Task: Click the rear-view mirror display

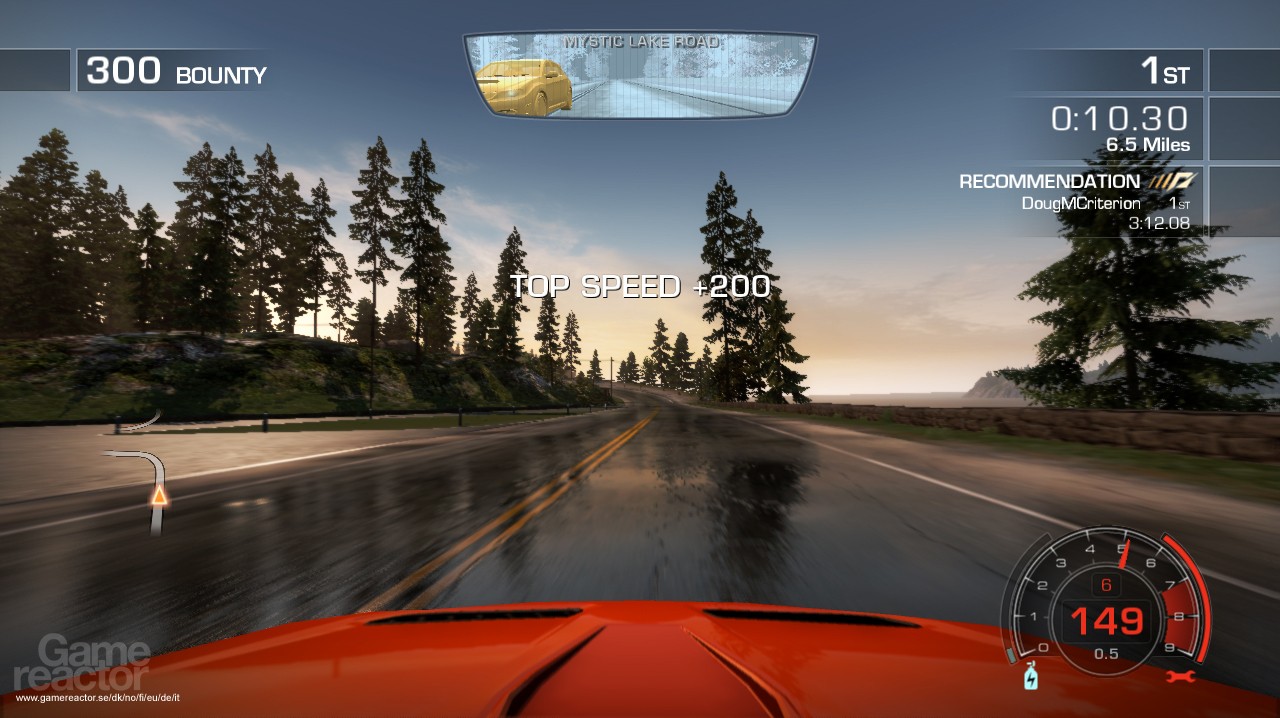Action: point(640,75)
